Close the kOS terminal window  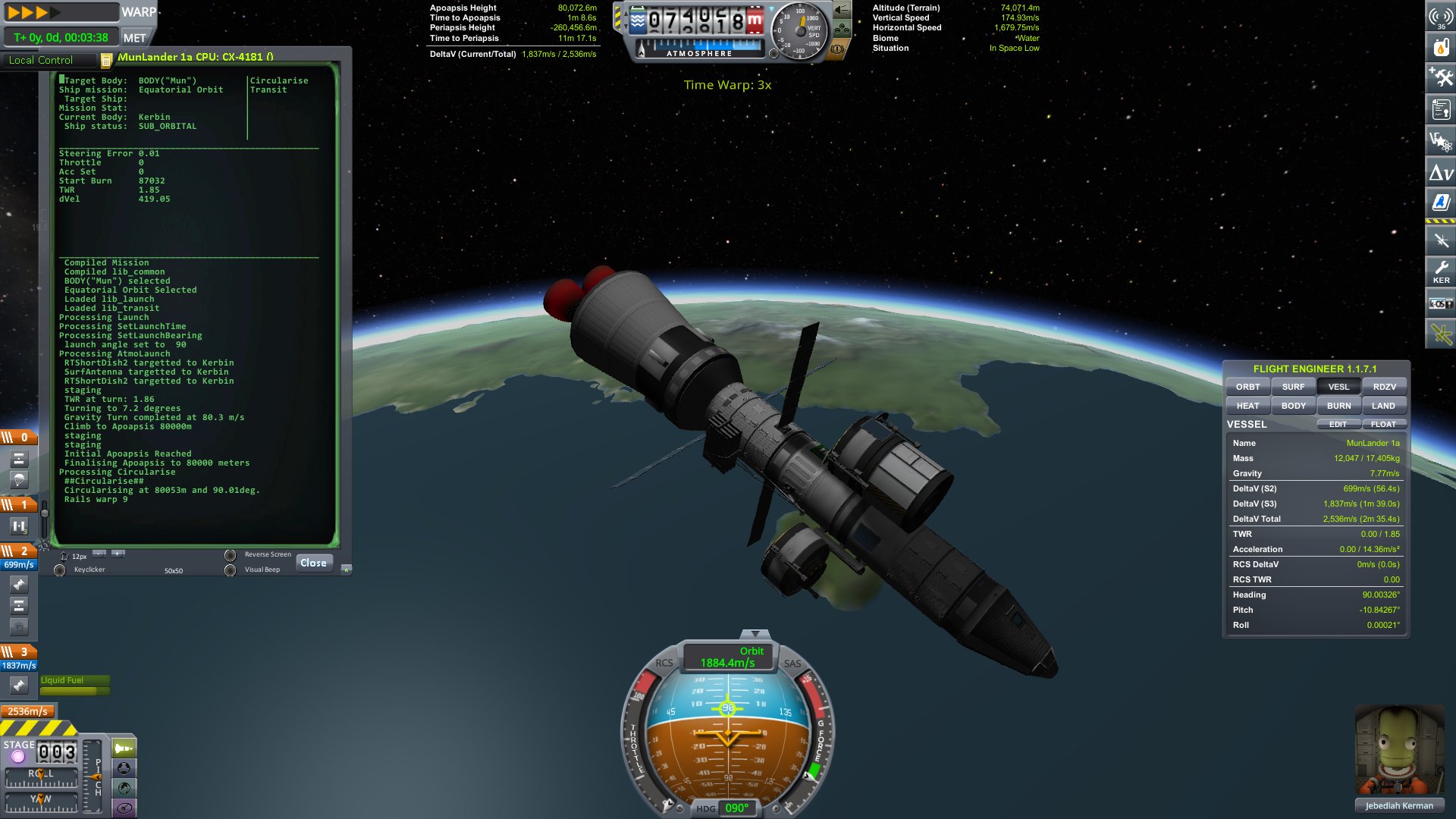click(313, 563)
